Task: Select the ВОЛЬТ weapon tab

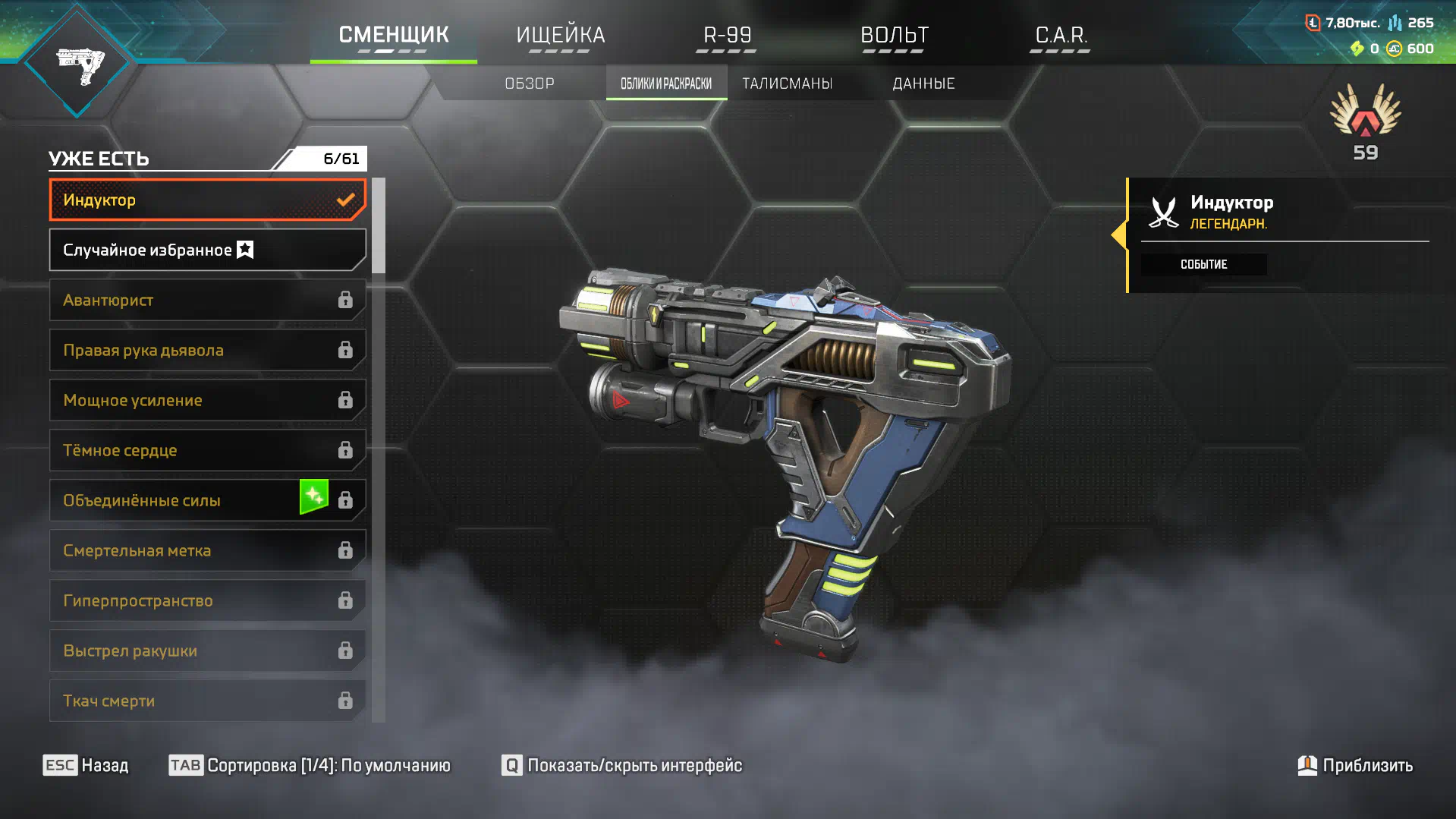Action: click(x=894, y=36)
